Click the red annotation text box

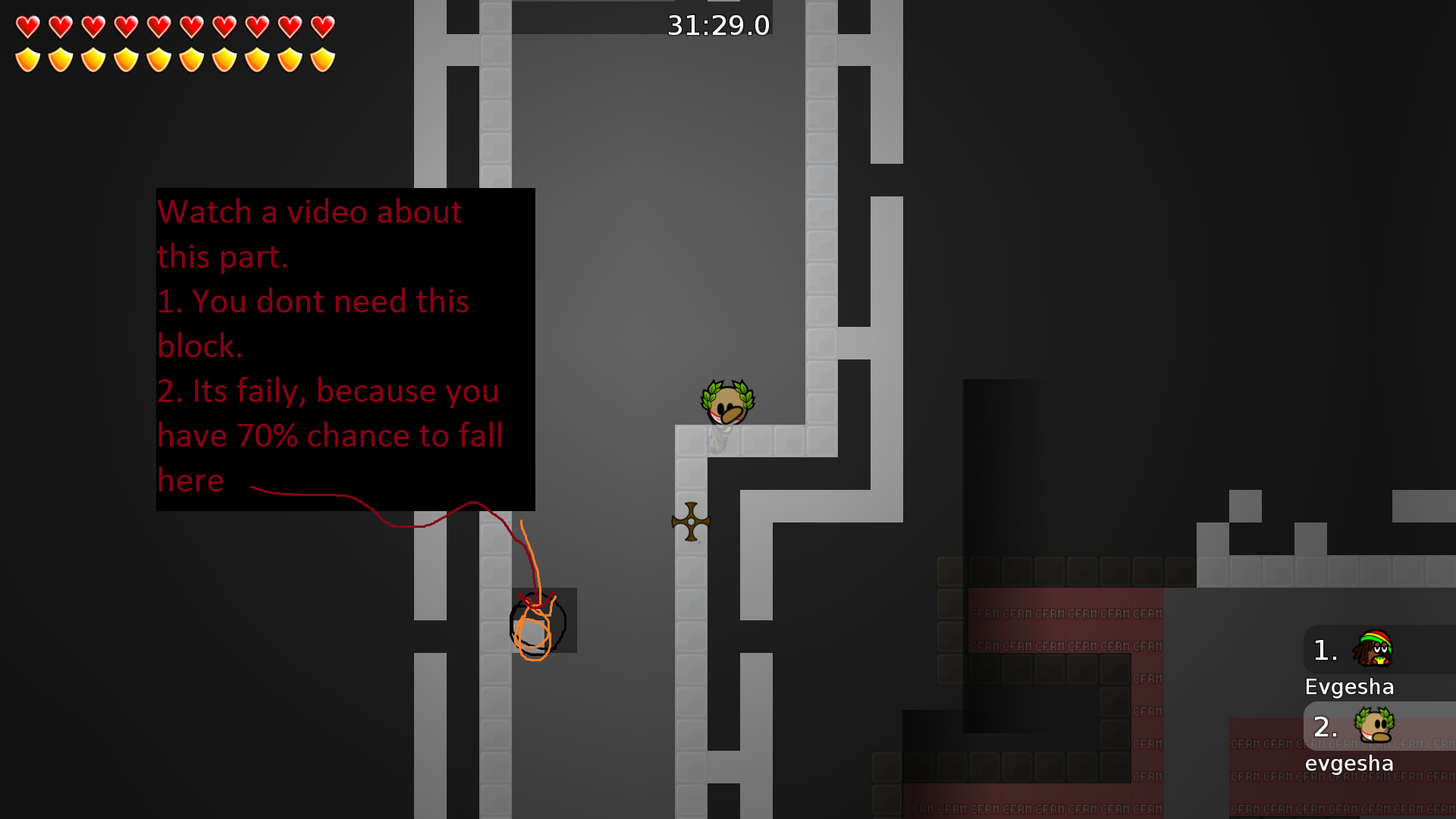coord(345,349)
